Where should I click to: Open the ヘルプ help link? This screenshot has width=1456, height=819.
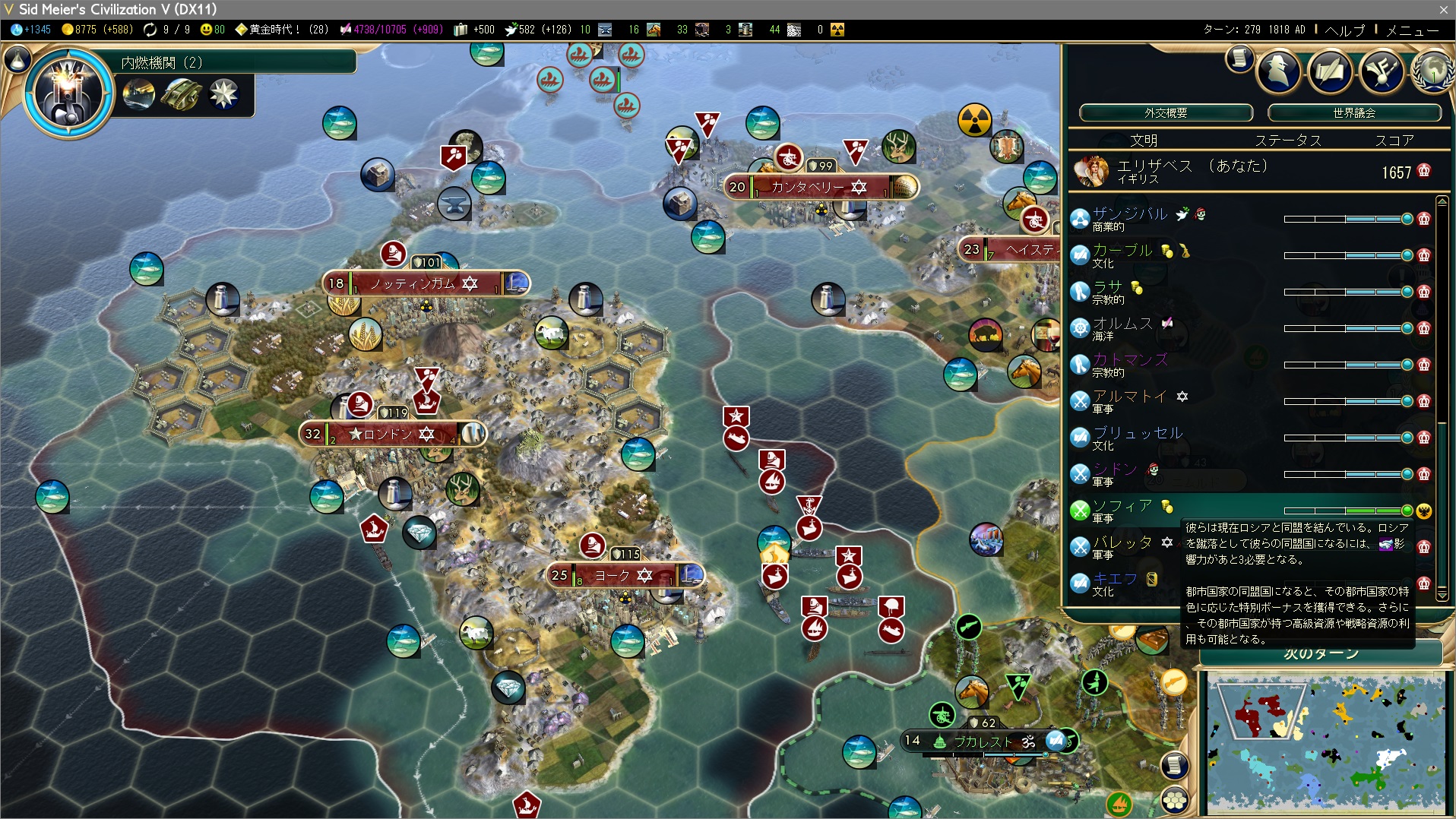pyautogui.click(x=1344, y=30)
